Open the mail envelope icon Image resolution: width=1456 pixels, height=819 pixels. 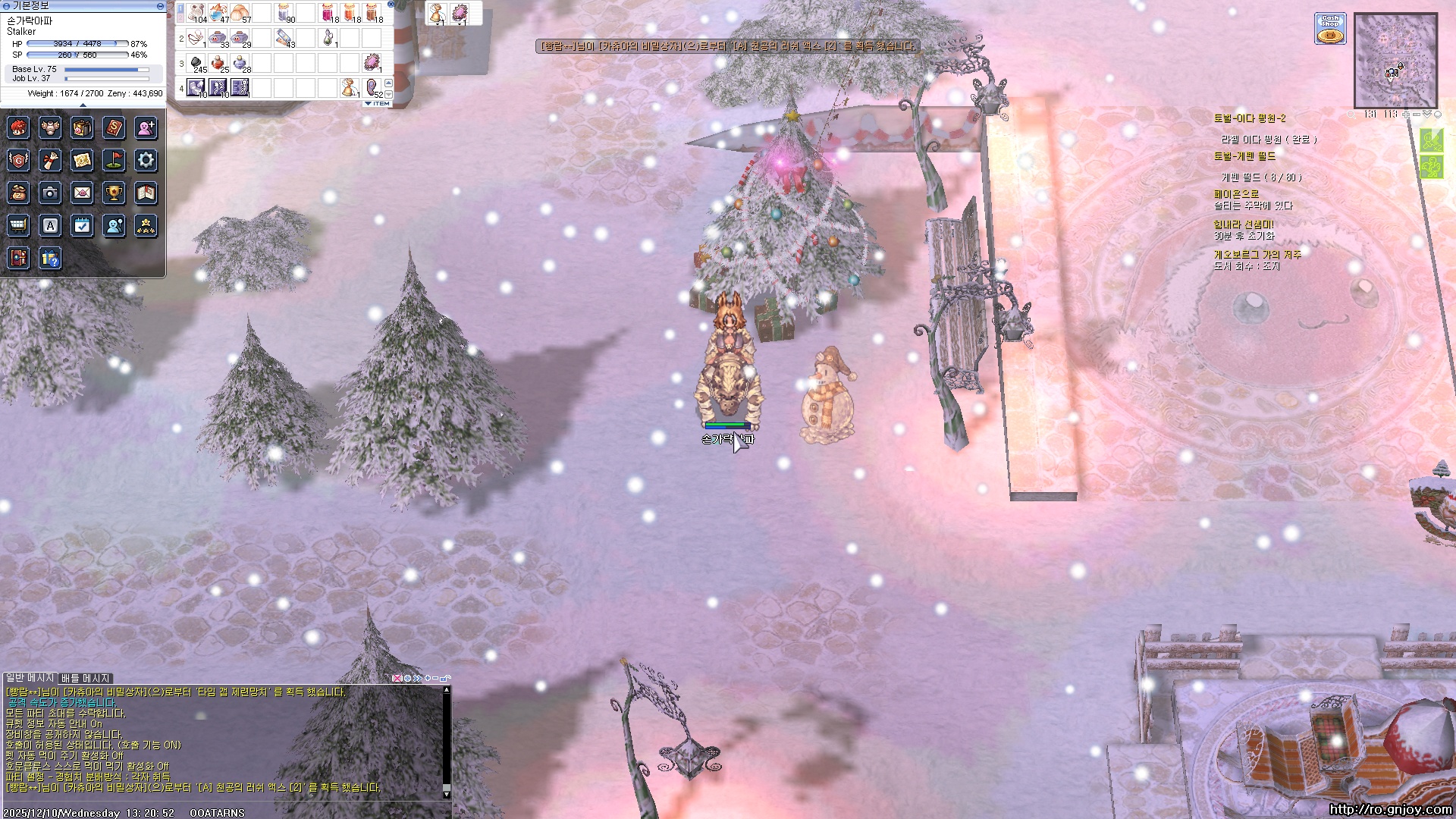pyautogui.click(x=82, y=193)
